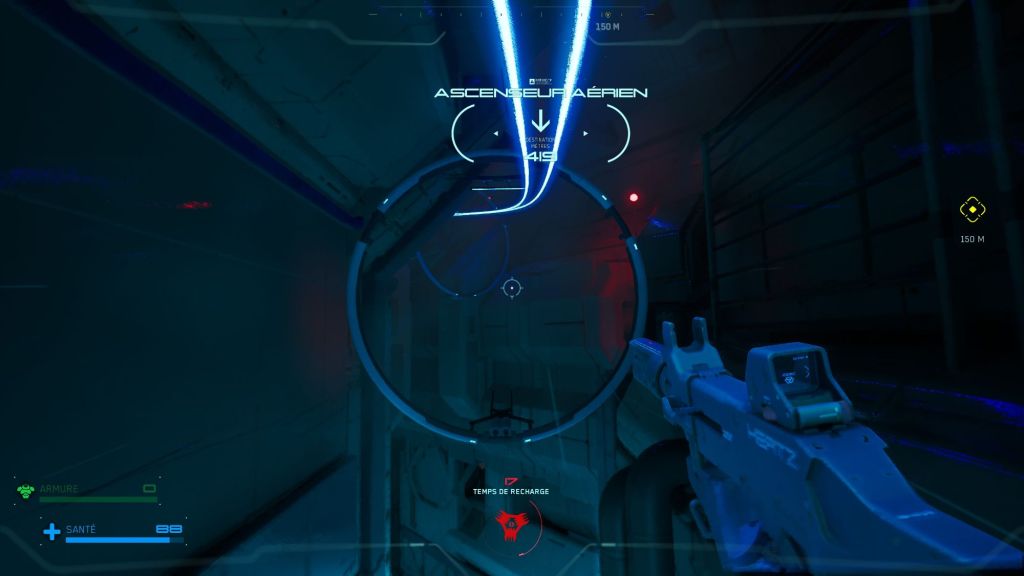
Task: Click the blue Santé cross icon
Action: pos(51,531)
